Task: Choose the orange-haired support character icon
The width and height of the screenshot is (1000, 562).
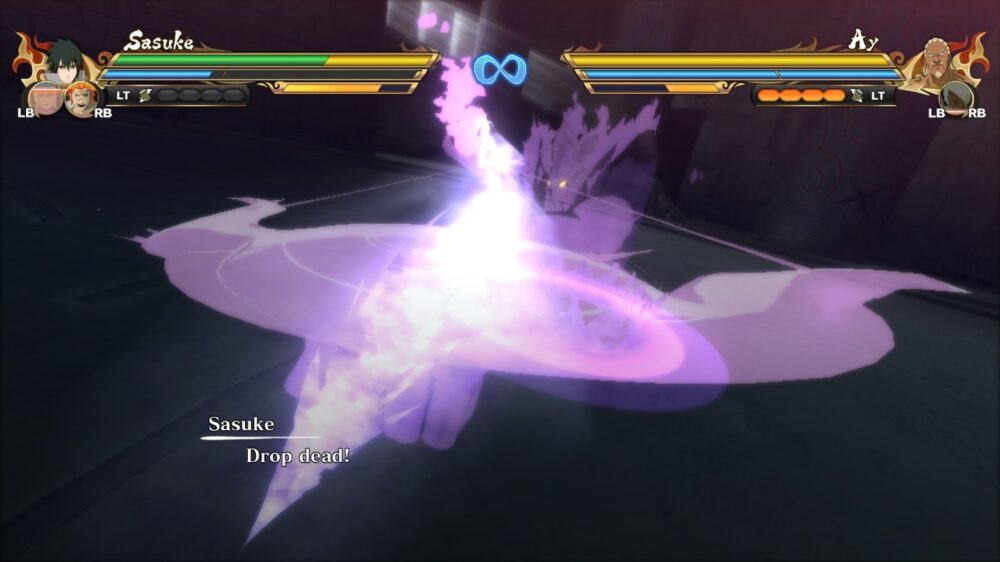Action: 80,98
